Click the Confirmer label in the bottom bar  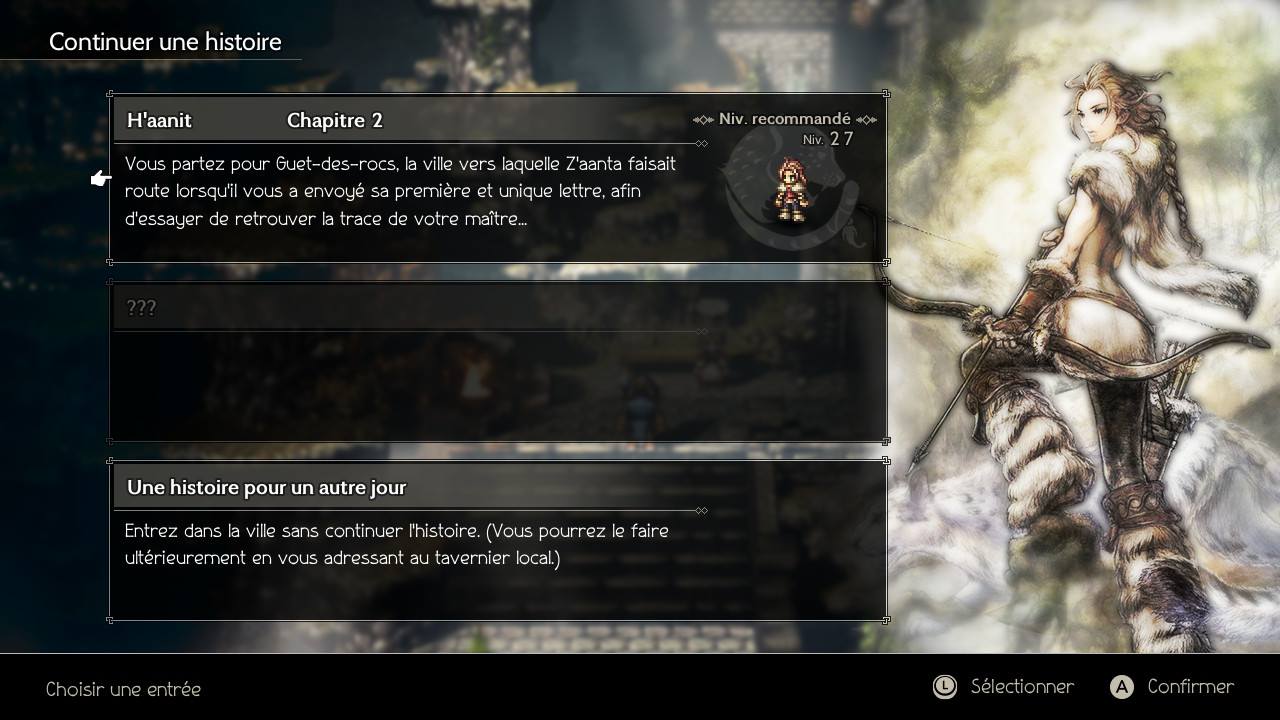(x=1190, y=687)
